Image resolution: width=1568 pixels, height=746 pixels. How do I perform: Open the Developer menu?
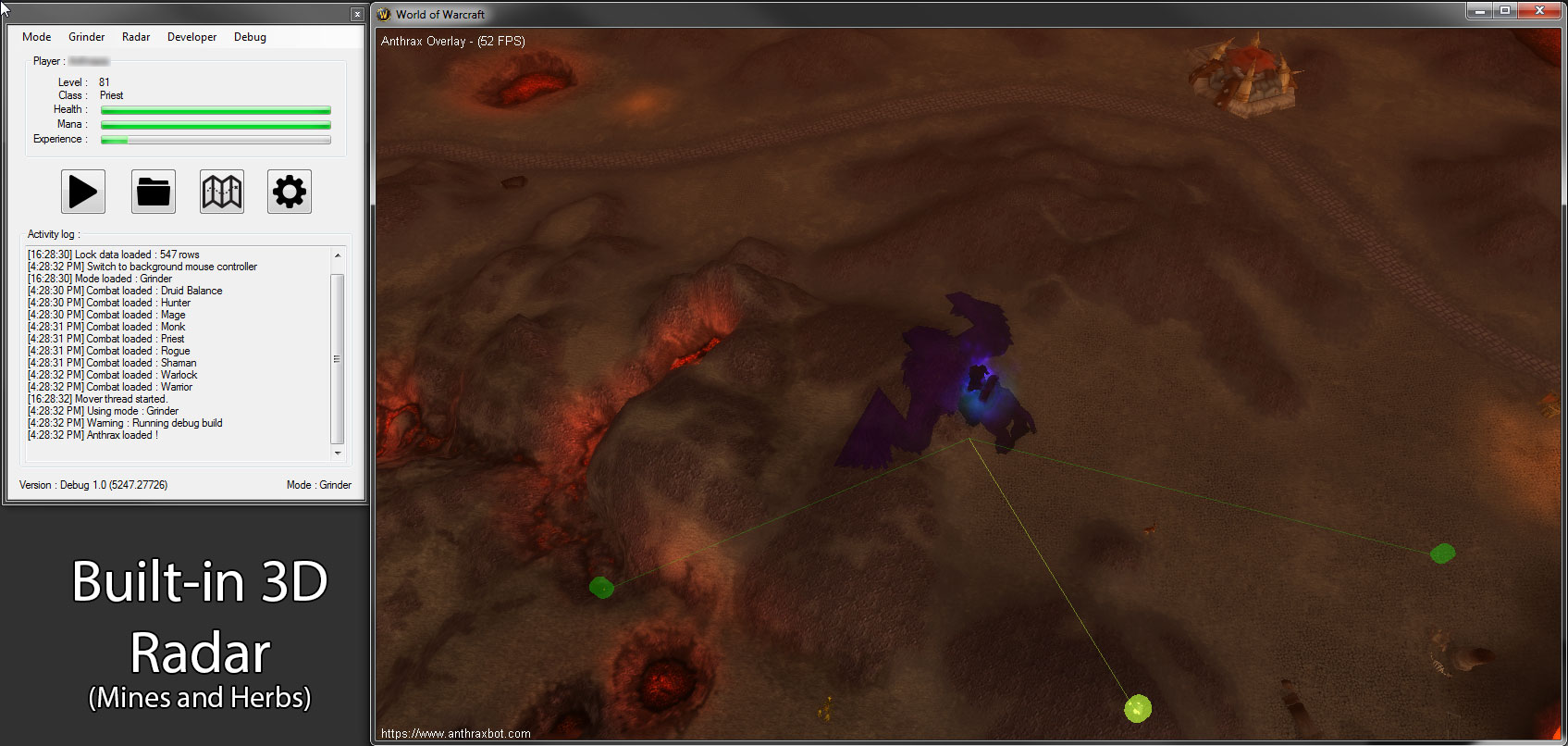[x=191, y=37]
